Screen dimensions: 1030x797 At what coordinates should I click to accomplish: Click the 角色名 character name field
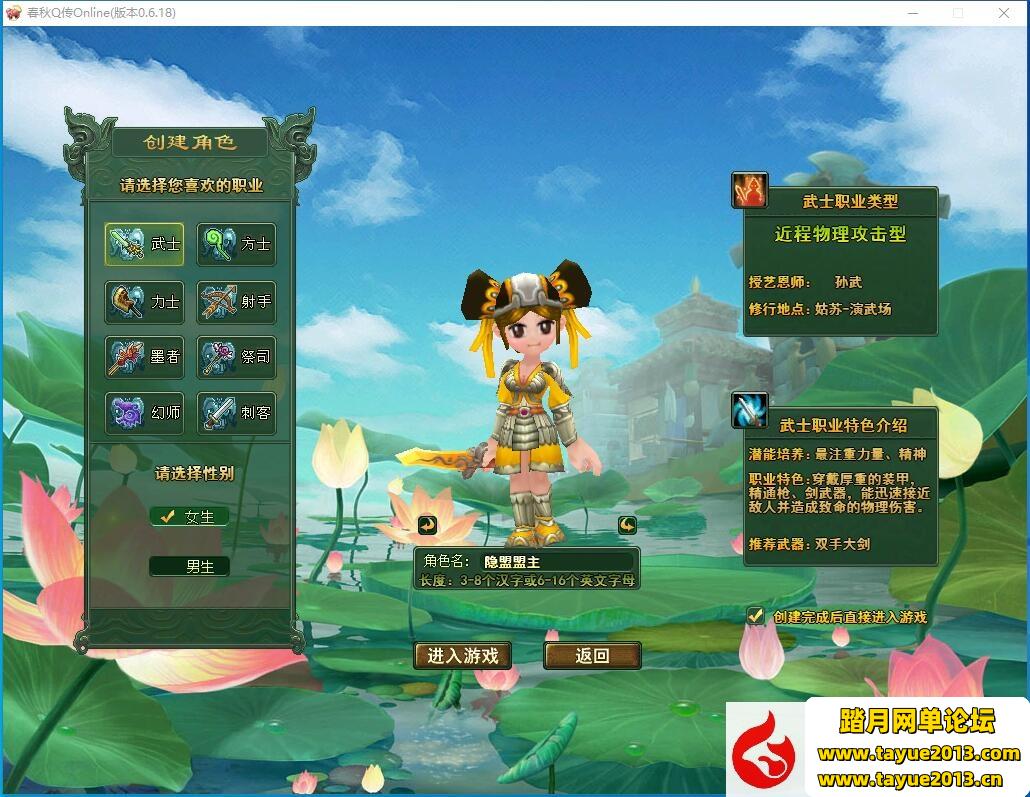[x=556, y=562]
